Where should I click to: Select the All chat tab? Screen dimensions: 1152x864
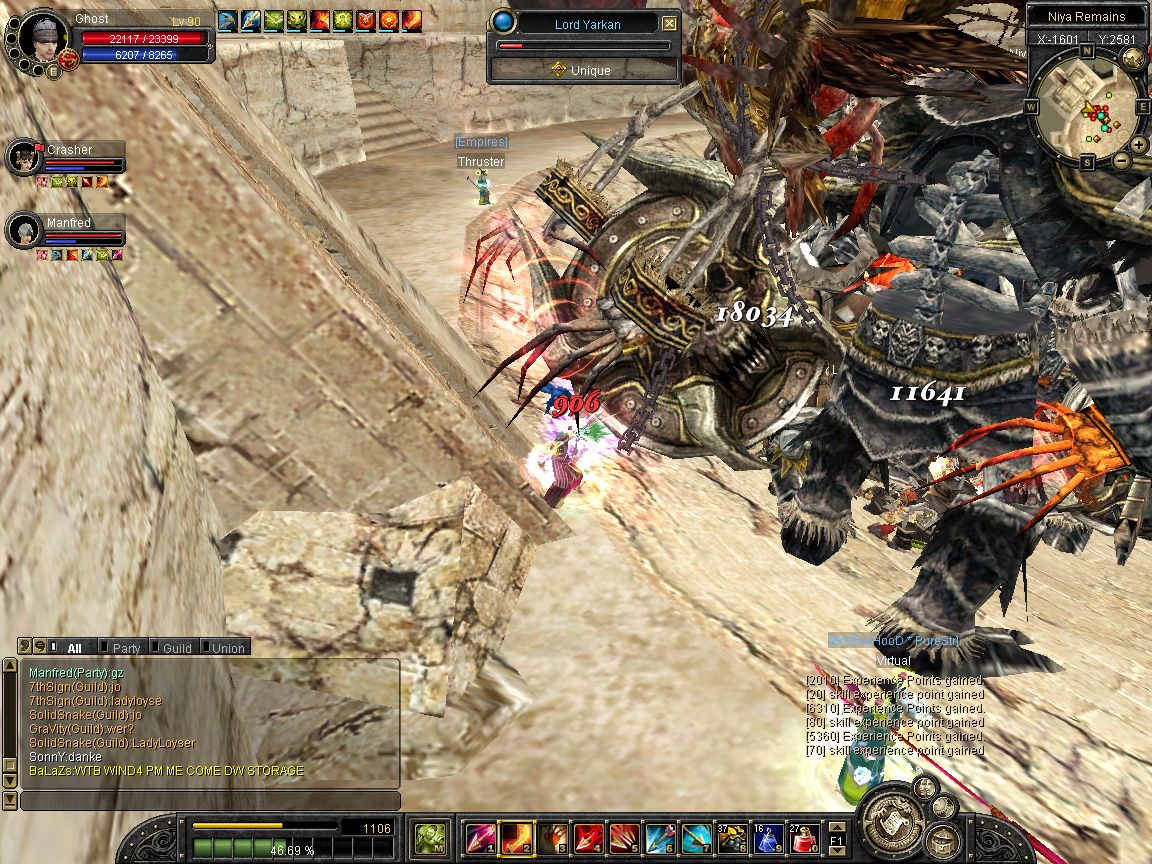click(74, 648)
